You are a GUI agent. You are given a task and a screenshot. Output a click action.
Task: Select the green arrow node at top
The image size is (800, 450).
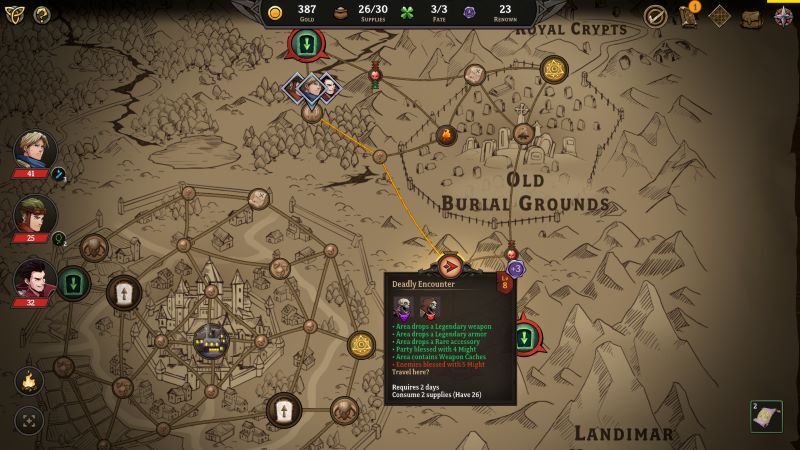click(306, 43)
